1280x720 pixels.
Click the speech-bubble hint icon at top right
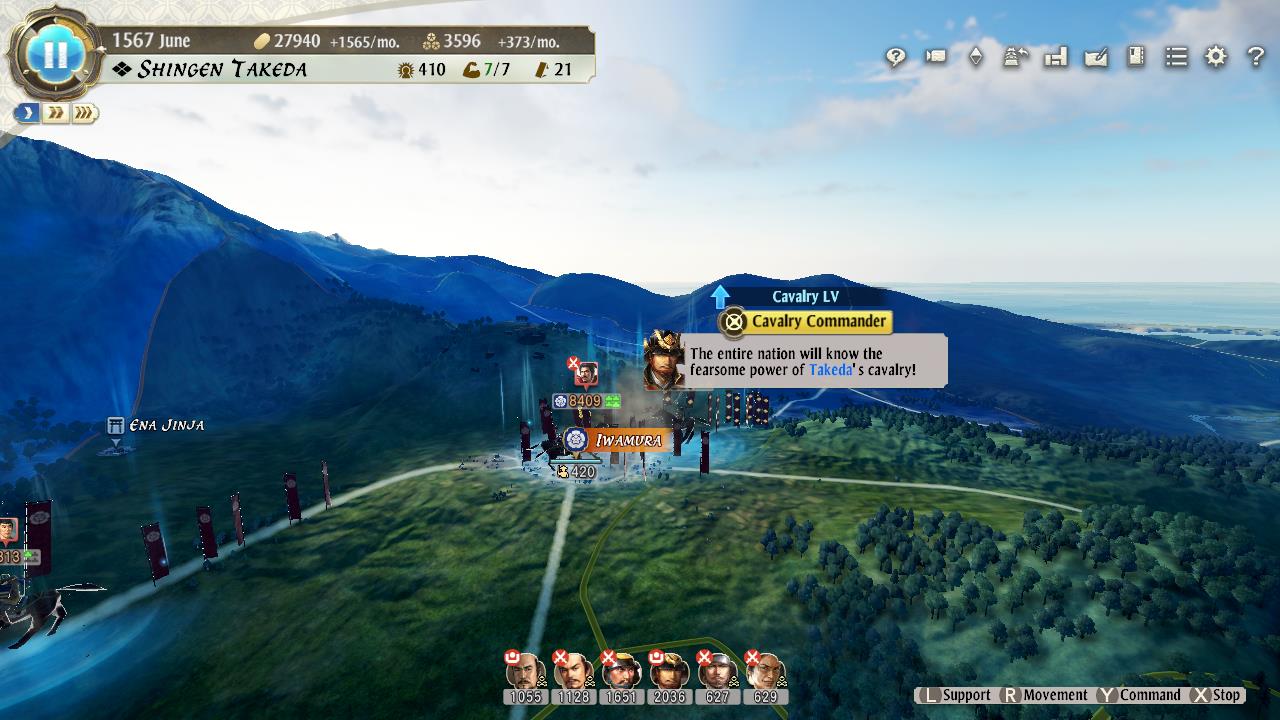click(895, 57)
